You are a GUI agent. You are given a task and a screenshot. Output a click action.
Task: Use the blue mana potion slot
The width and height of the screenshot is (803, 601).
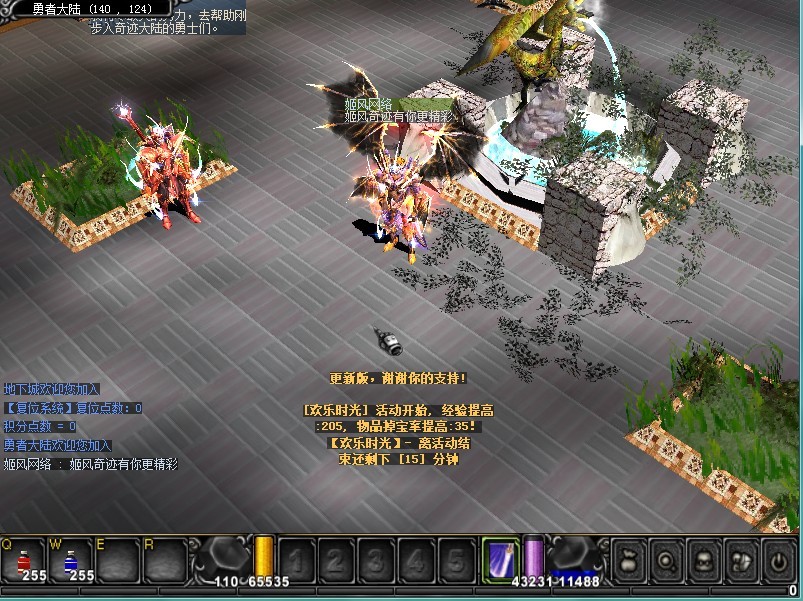coord(71,561)
